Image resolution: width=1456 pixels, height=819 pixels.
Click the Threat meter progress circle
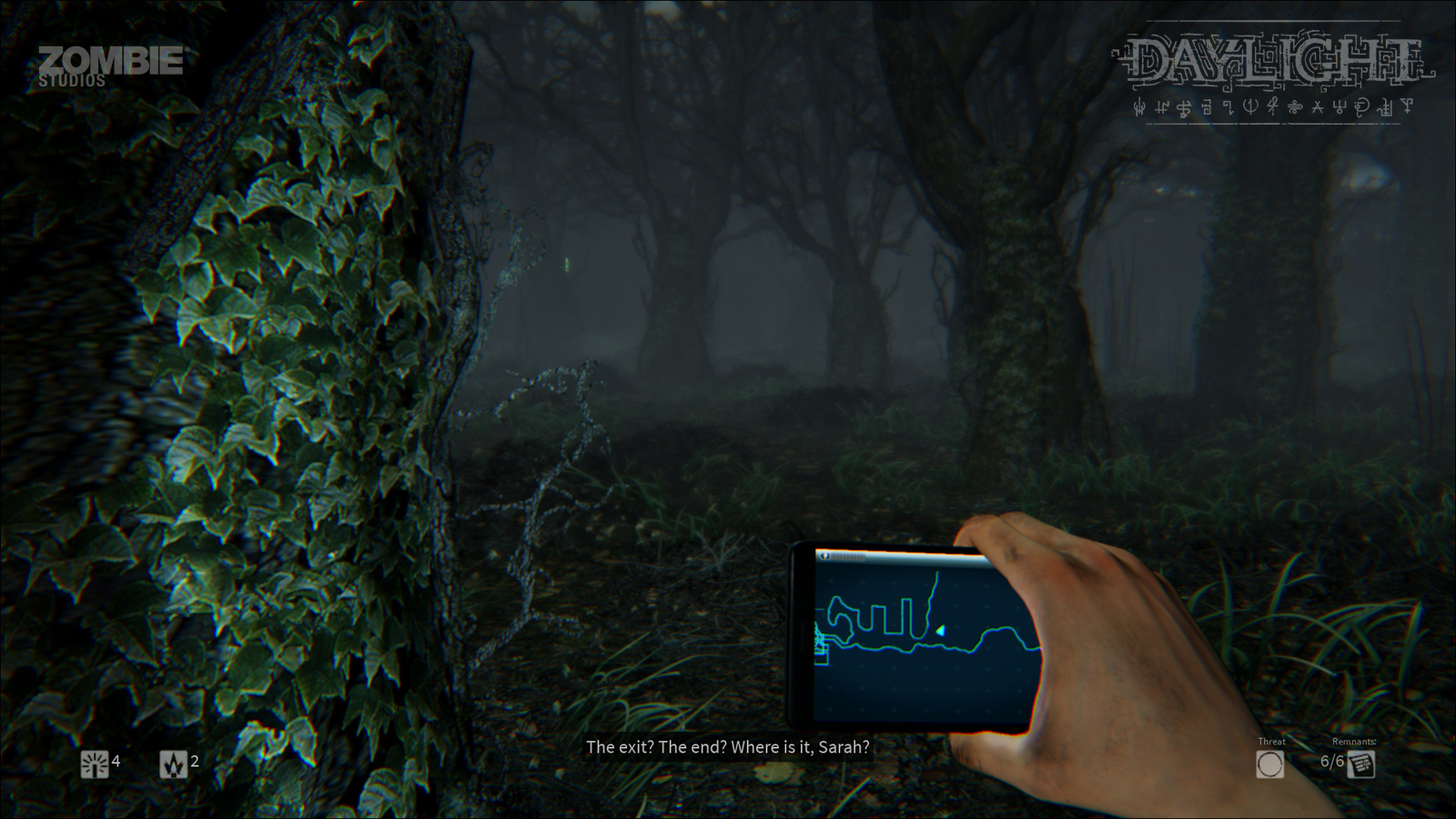pyautogui.click(x=1270, y=764)
